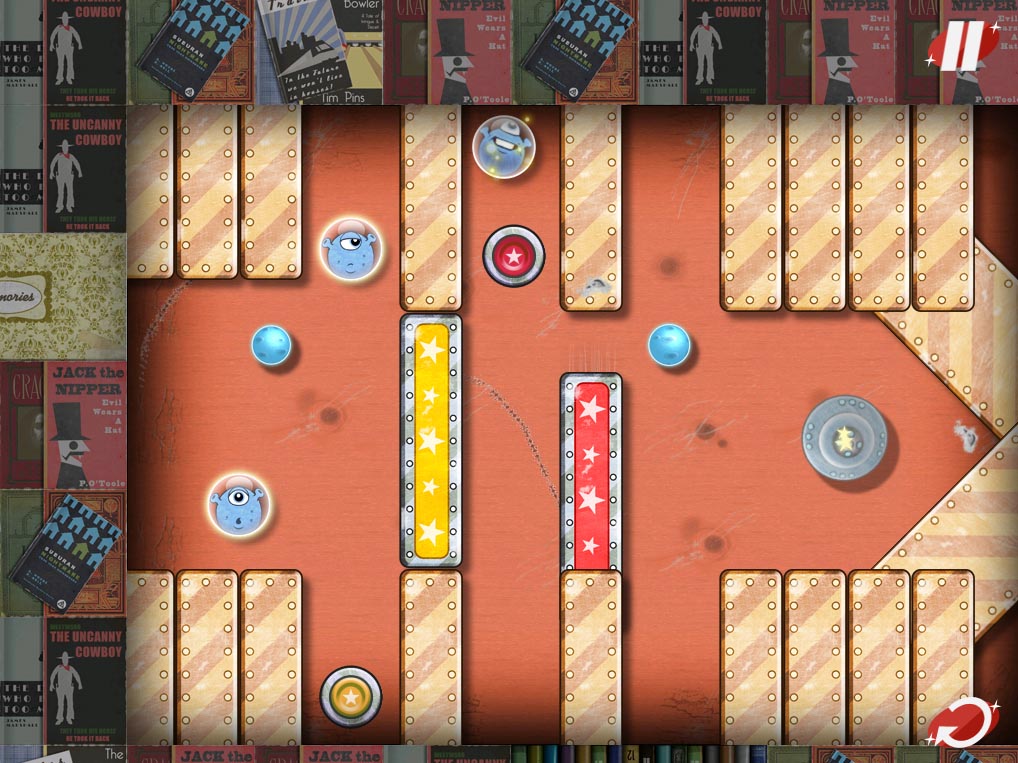Pause the game with the top-right button
This screenshot has height=763, width=1018.
[962, 46]
